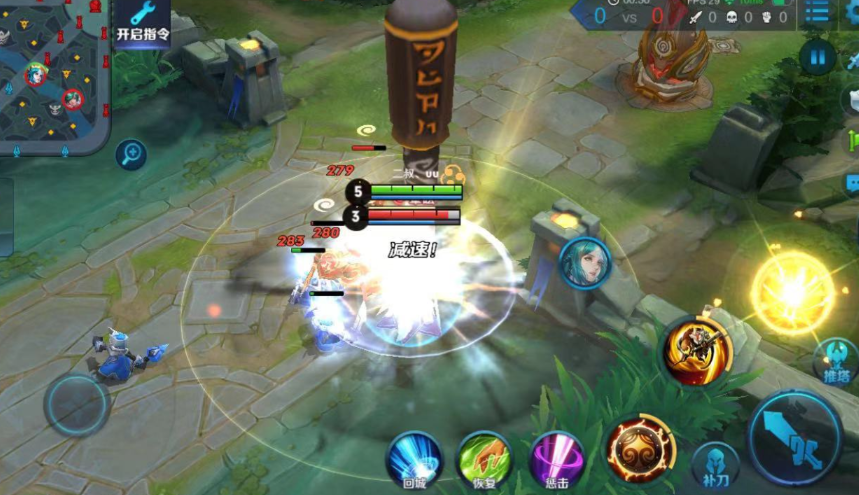The height and width of the screenshot is (495, 859).
Task: Tap the 开启指令 wrench button
Action: click(x=141, y=20)
